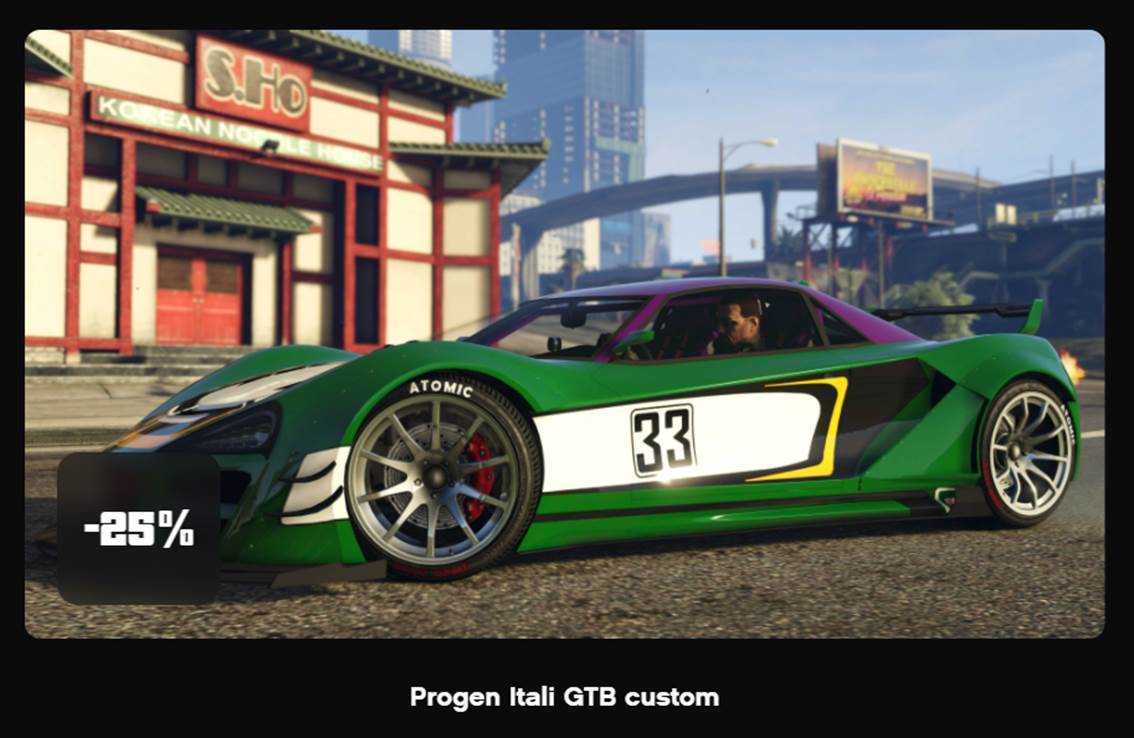Click the -25% discount badge
Image resolution: width=1134 pixels, height=738 pixels.
(138, 528)
